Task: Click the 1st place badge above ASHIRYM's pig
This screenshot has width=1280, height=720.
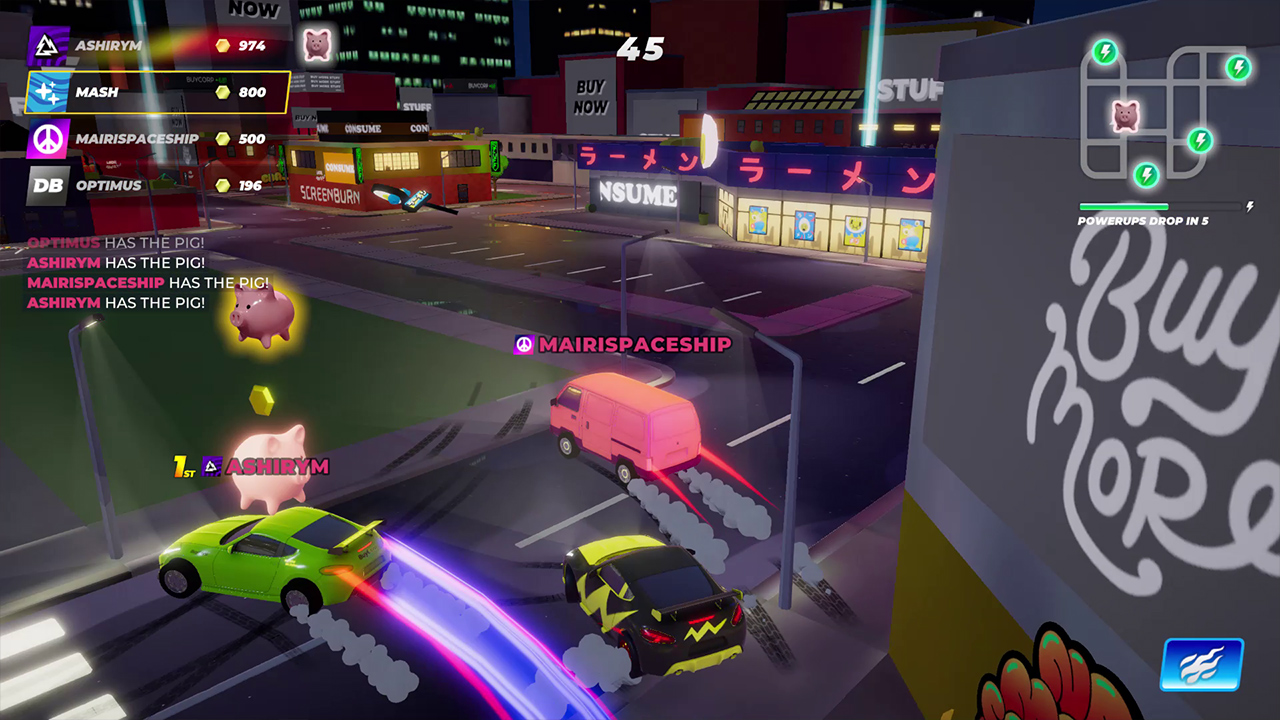Action: (185, 466)
